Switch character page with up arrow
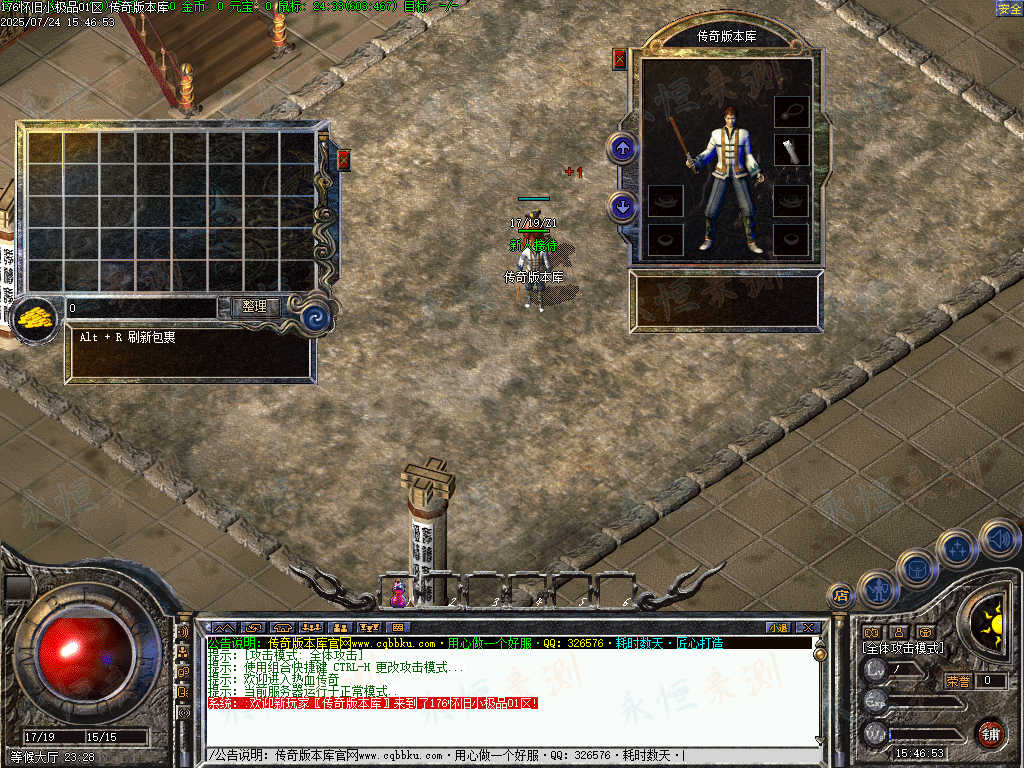The width and height of the screenshot is (1024, 768). pyautogui.click(x=623, y=149)
